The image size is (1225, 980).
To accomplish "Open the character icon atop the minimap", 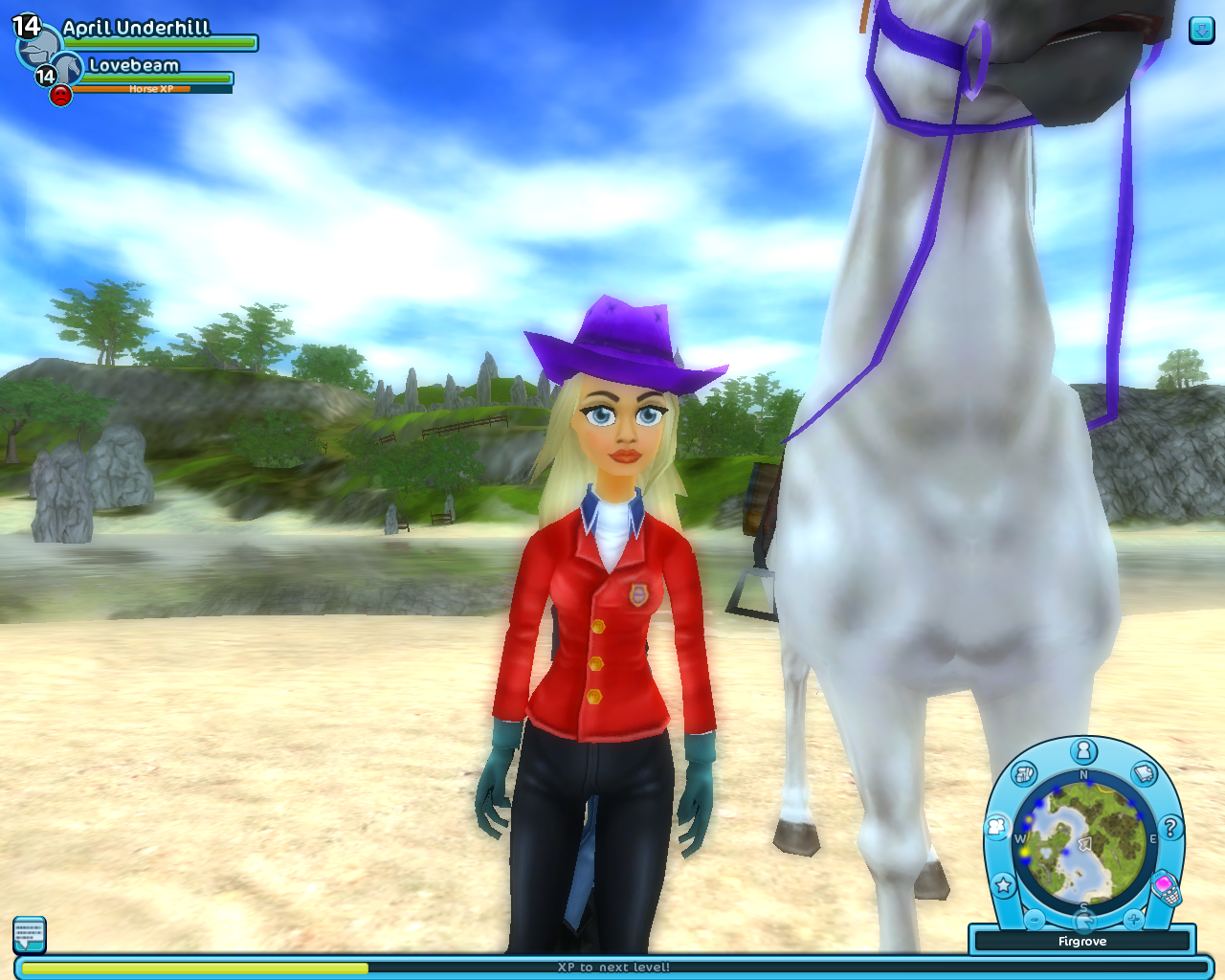I will [x=1082, y=750].
